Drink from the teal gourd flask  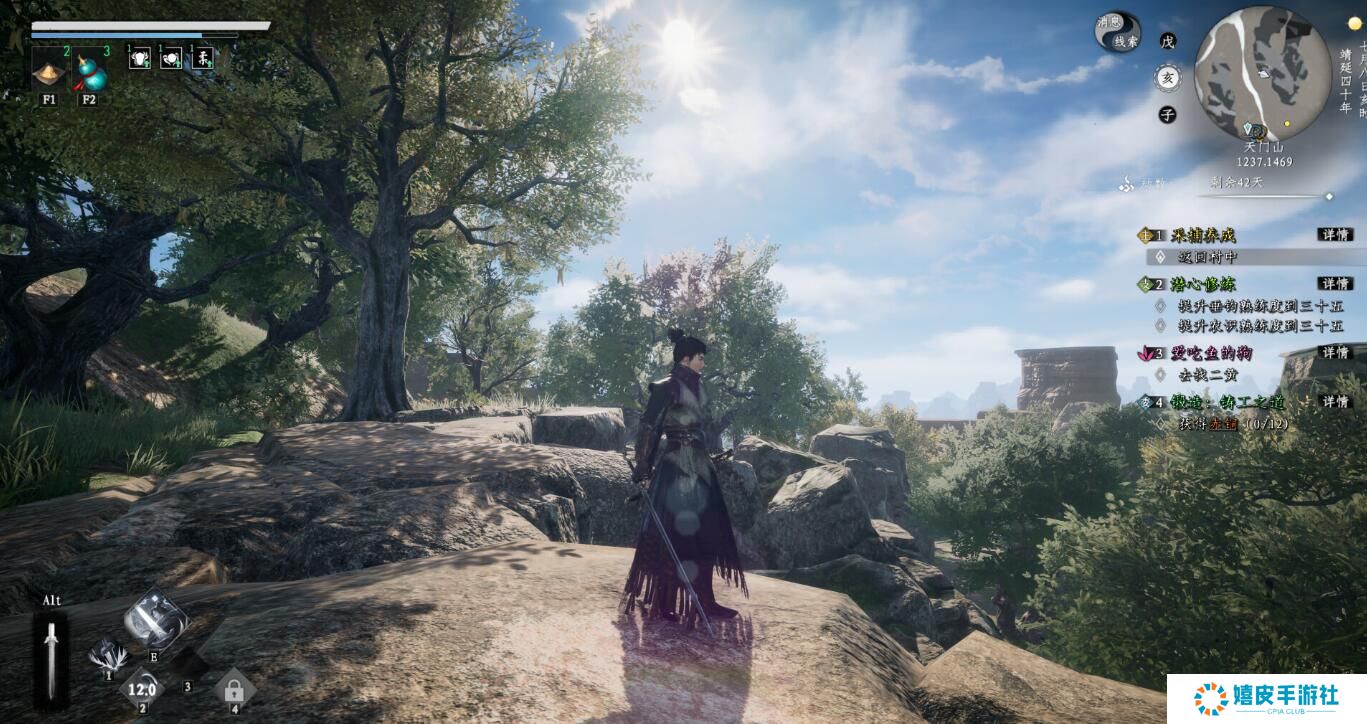90,73
